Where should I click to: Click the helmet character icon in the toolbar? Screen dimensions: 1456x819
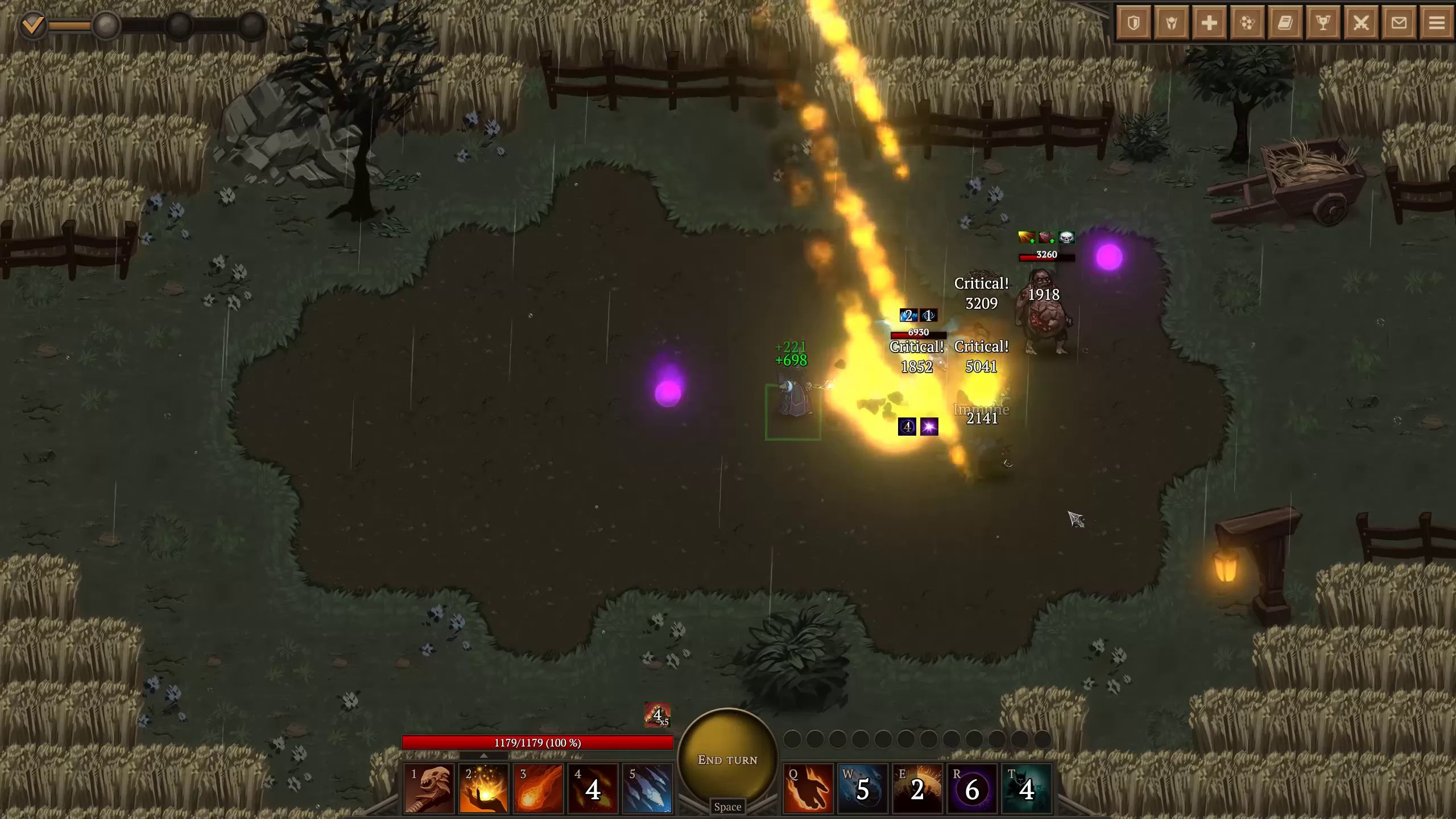1172,23
